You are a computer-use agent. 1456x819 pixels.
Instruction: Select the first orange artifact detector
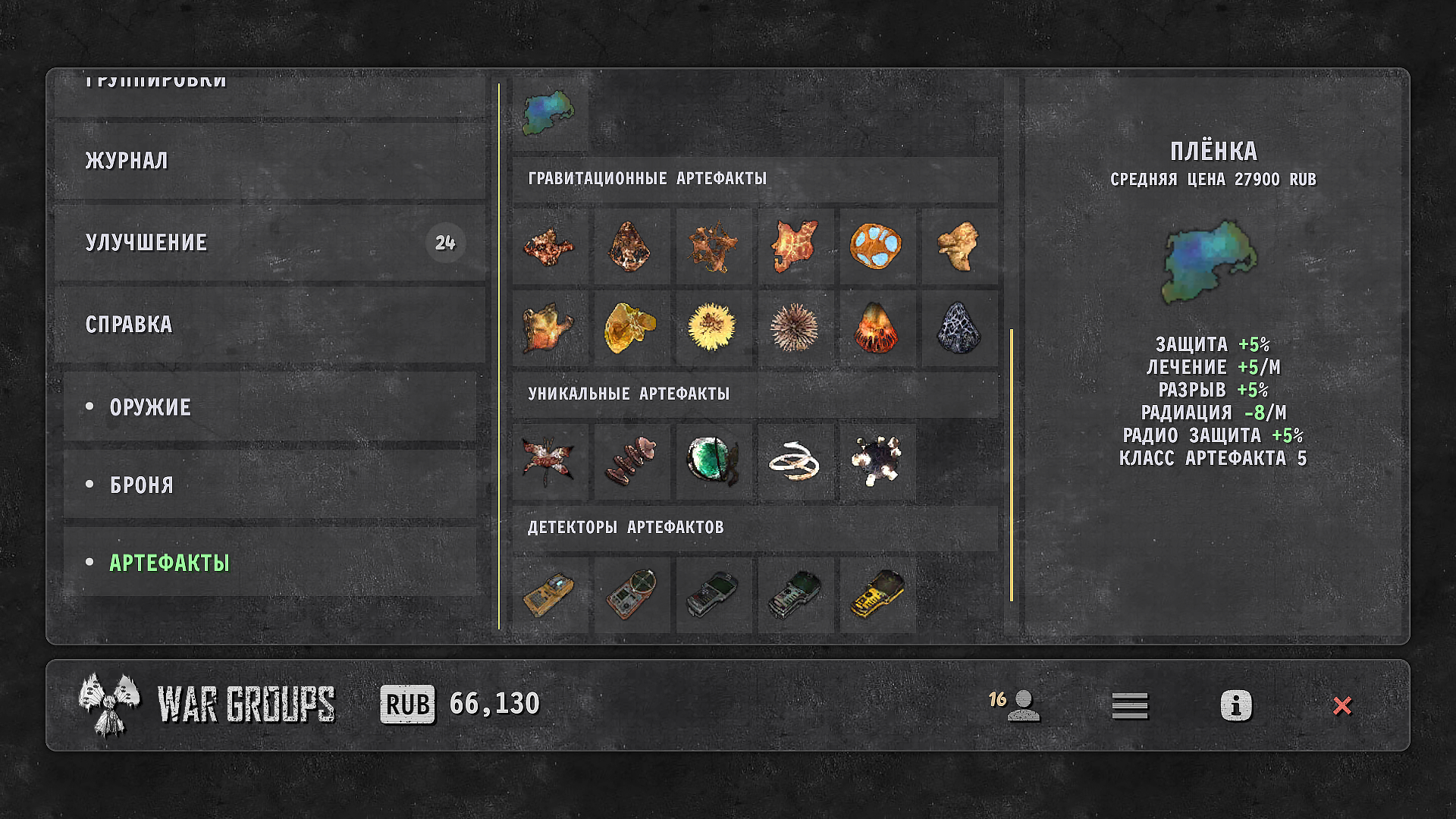pyautogui.click(x=549, y=595)
